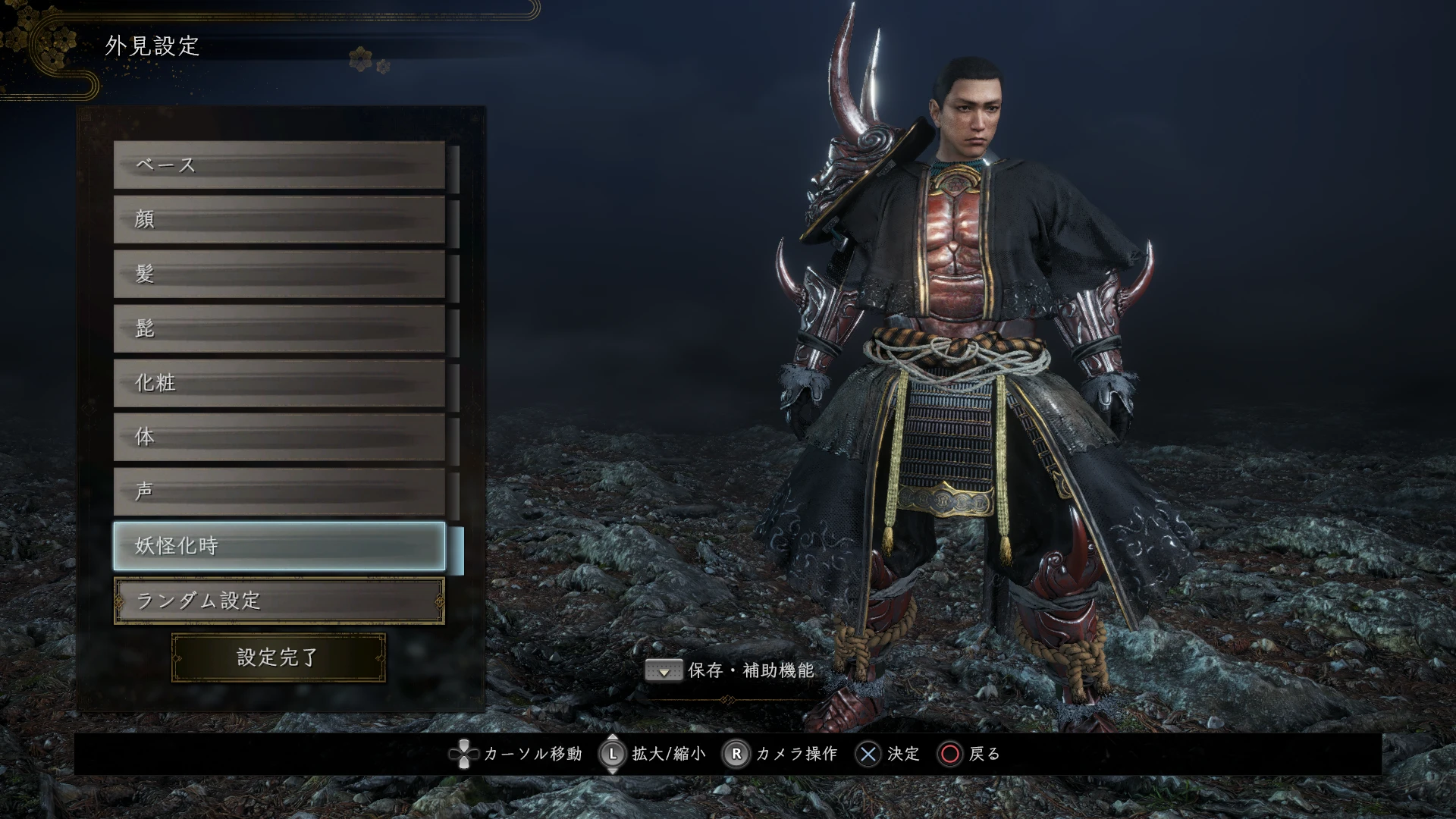Select the 化粧 (Makeup) entry
1456x819 pixels.
pos(279,383)
